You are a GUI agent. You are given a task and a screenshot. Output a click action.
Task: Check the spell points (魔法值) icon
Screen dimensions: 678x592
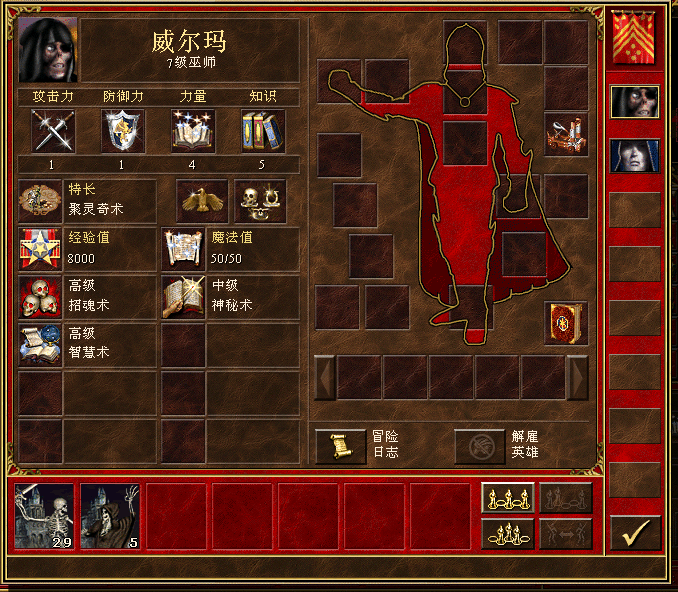click(184, 249)
